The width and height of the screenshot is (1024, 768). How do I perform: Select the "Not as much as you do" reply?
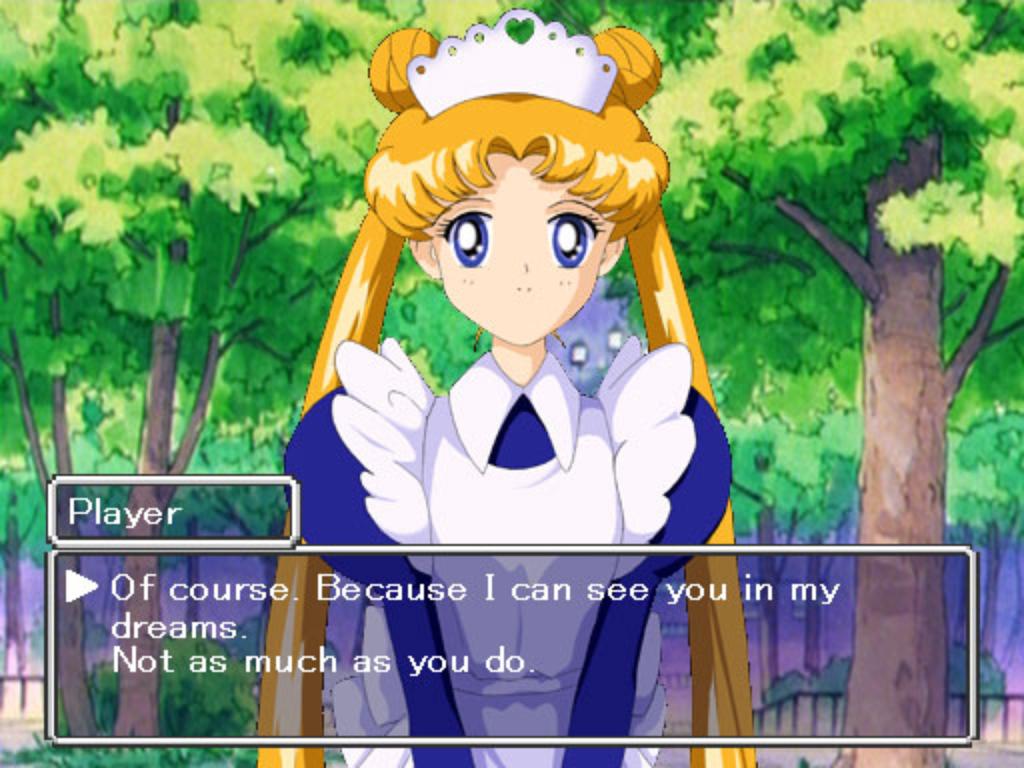click(323, 661)
